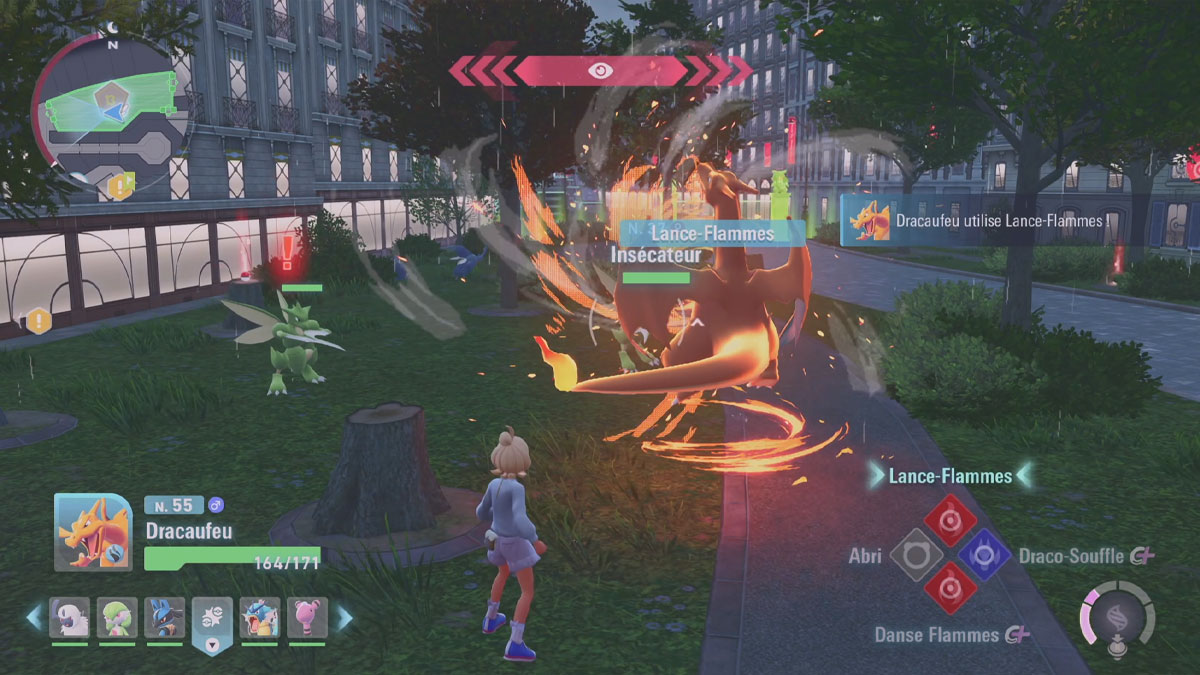The width and height of the screenshot is (1200, 675).
Task: Select the lock-on target indicator eye
Action: (x=600, y=71)
